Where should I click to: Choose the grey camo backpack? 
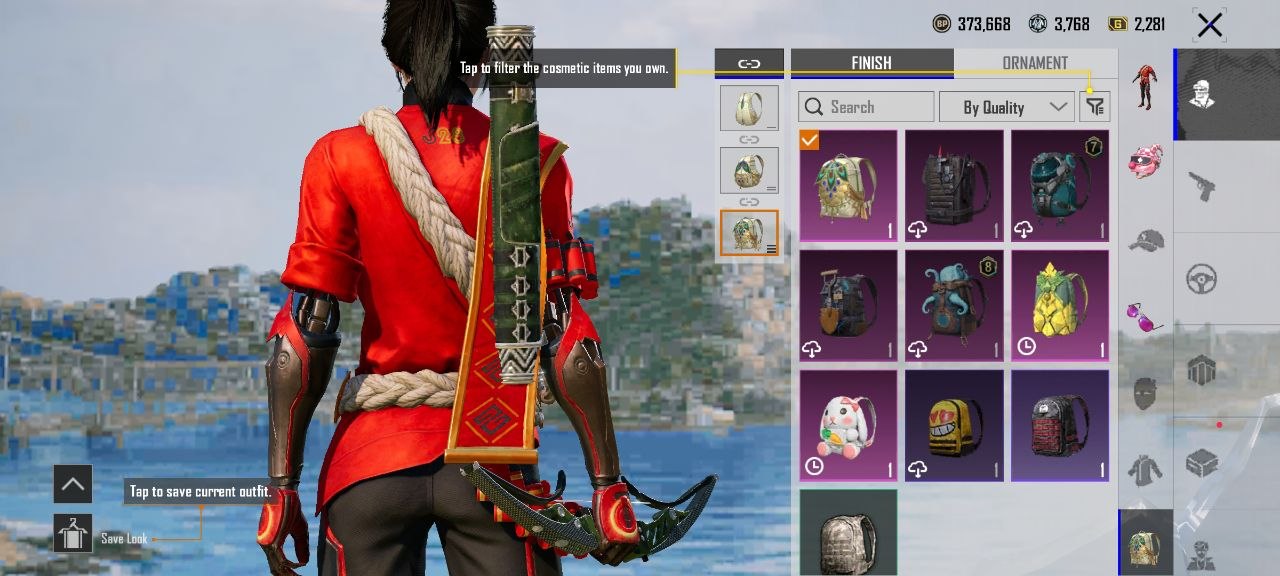click(848, 530)
